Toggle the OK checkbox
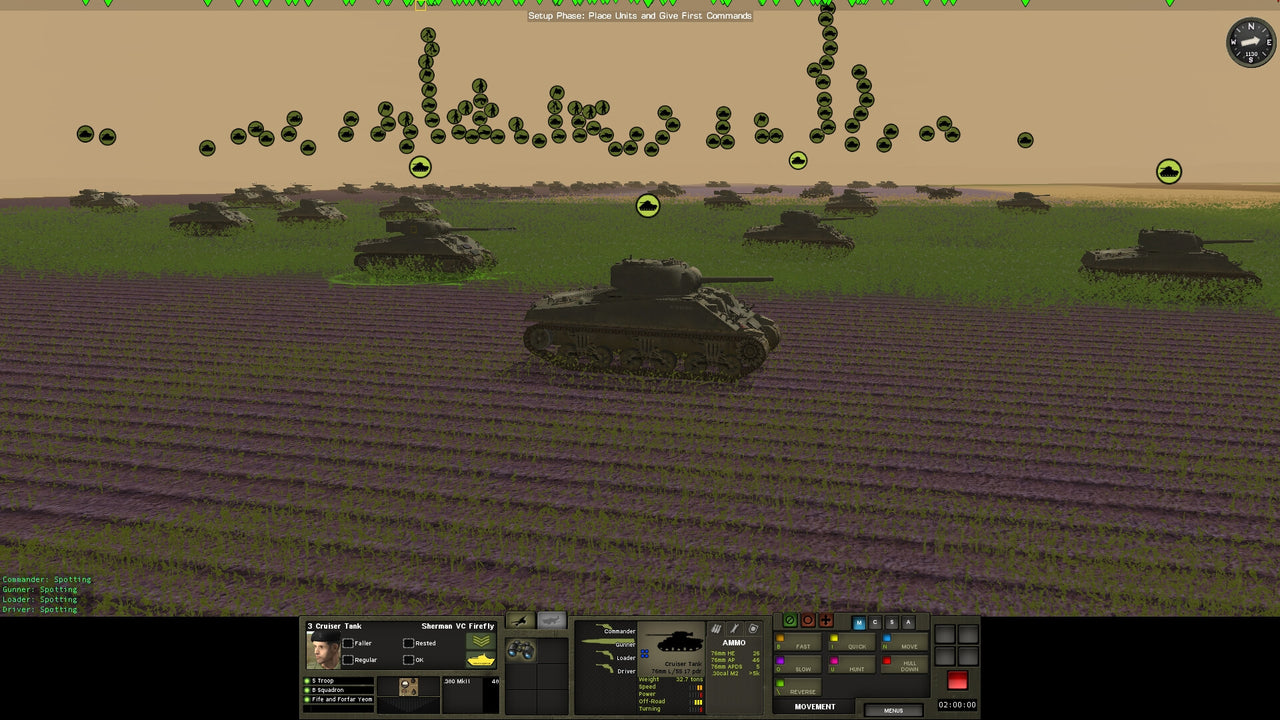Image resolution: width=1280 pixels, height=720 pixels. [x=408, y=659]
